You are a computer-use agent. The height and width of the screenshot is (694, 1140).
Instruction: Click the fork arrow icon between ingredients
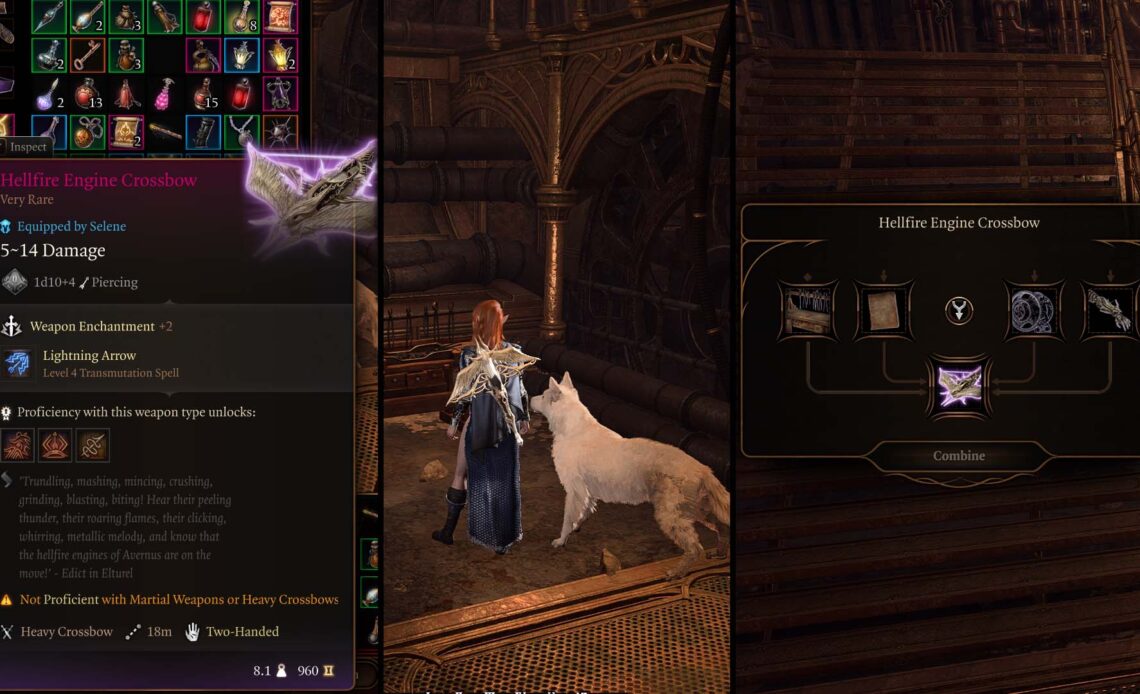click(958, 311)
